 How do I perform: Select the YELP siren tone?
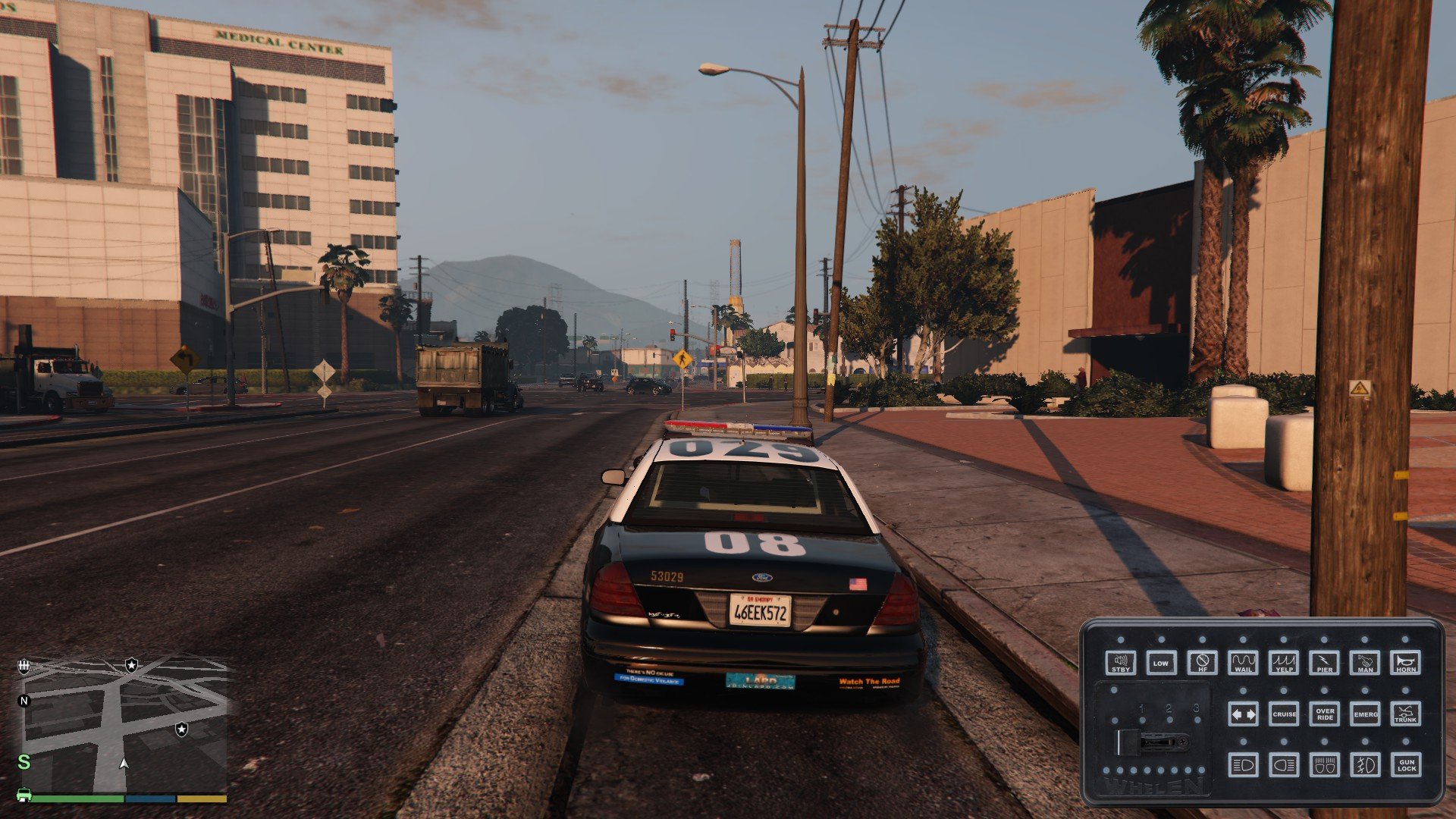click(x=1284, y=663)
